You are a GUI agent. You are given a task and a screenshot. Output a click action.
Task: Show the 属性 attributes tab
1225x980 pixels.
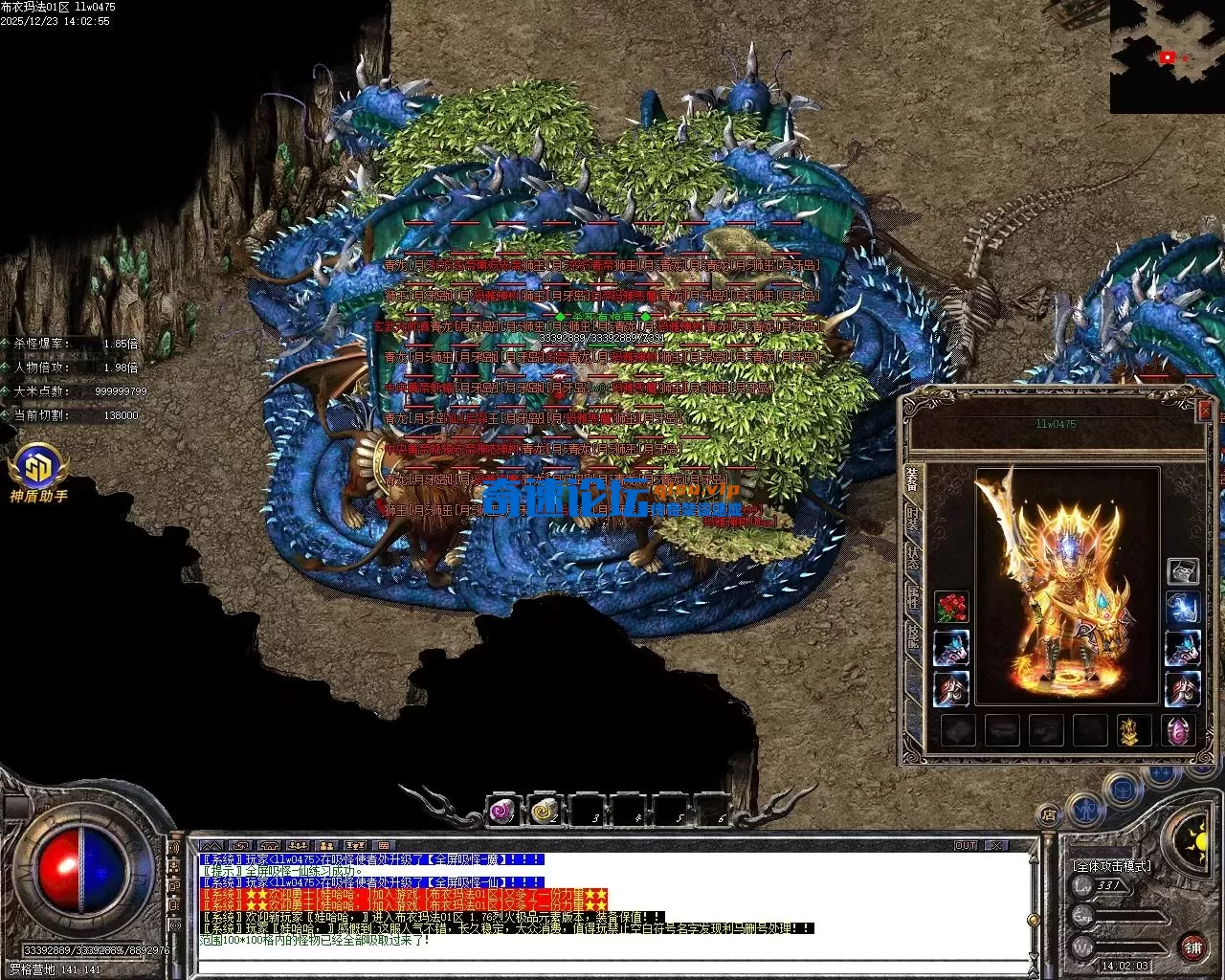[912, 598]
